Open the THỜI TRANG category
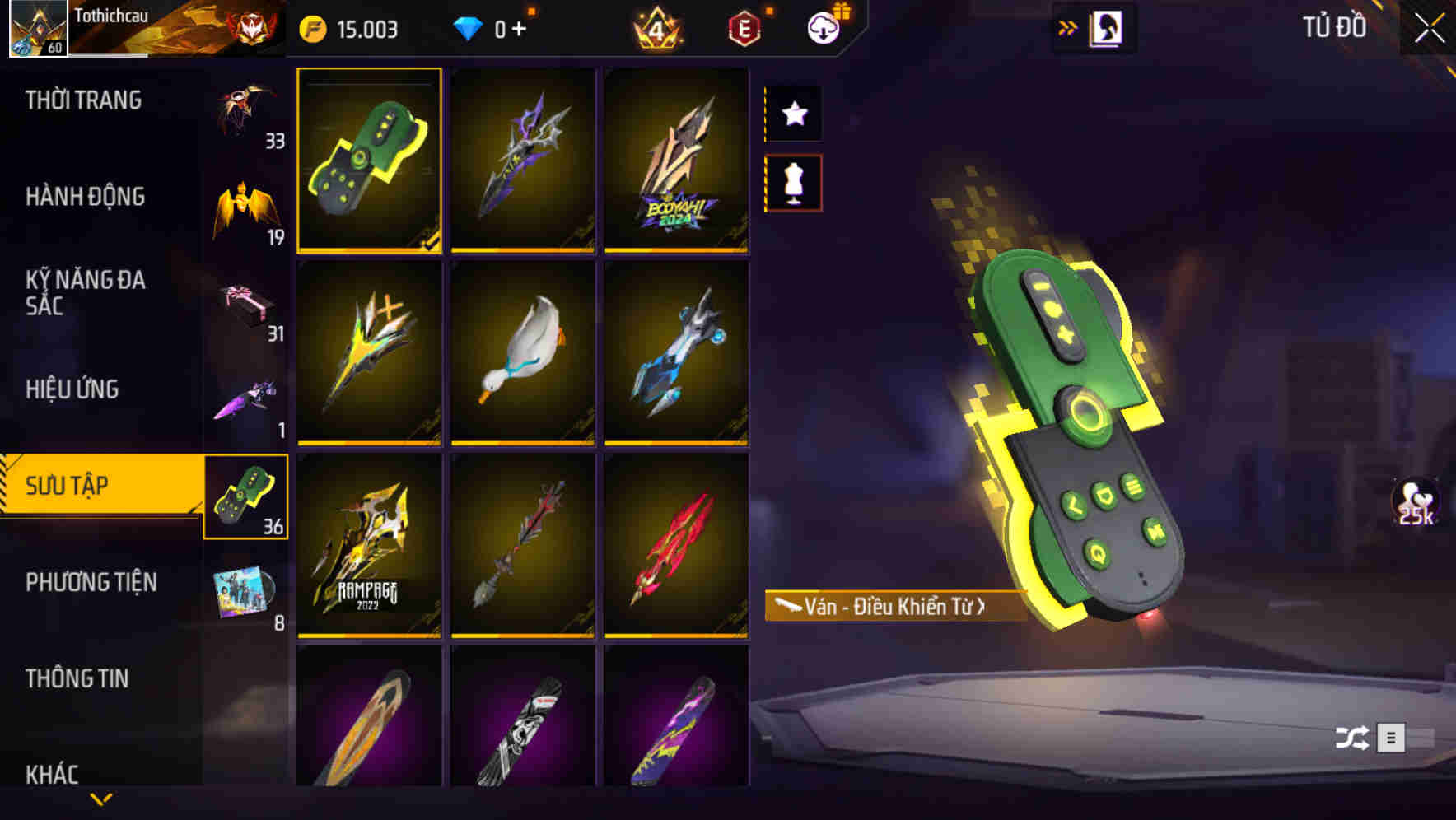The width and height of the screenshot is (1456, 820). point(84,100)
